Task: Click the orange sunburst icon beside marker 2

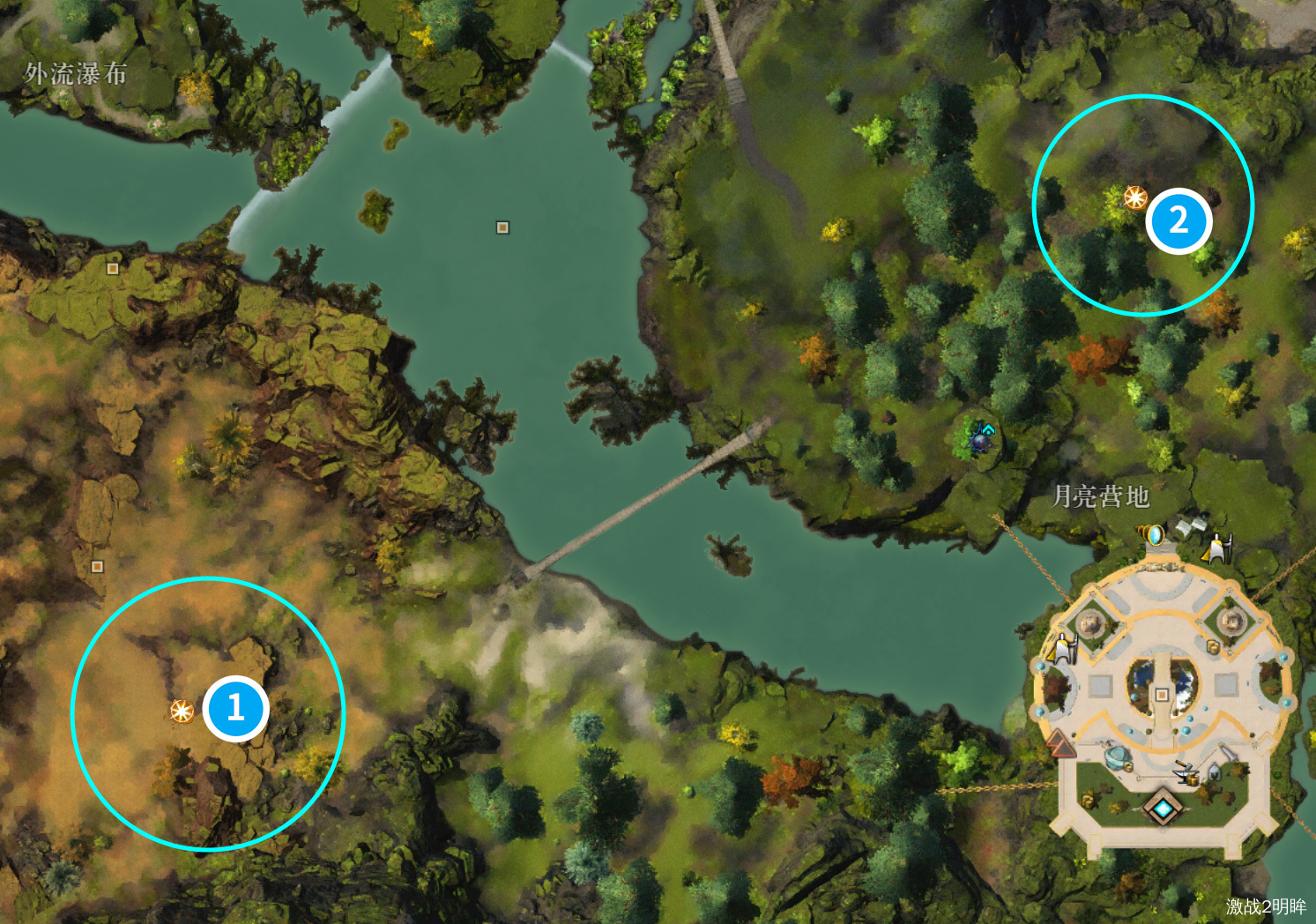Action: (1134, 197)
